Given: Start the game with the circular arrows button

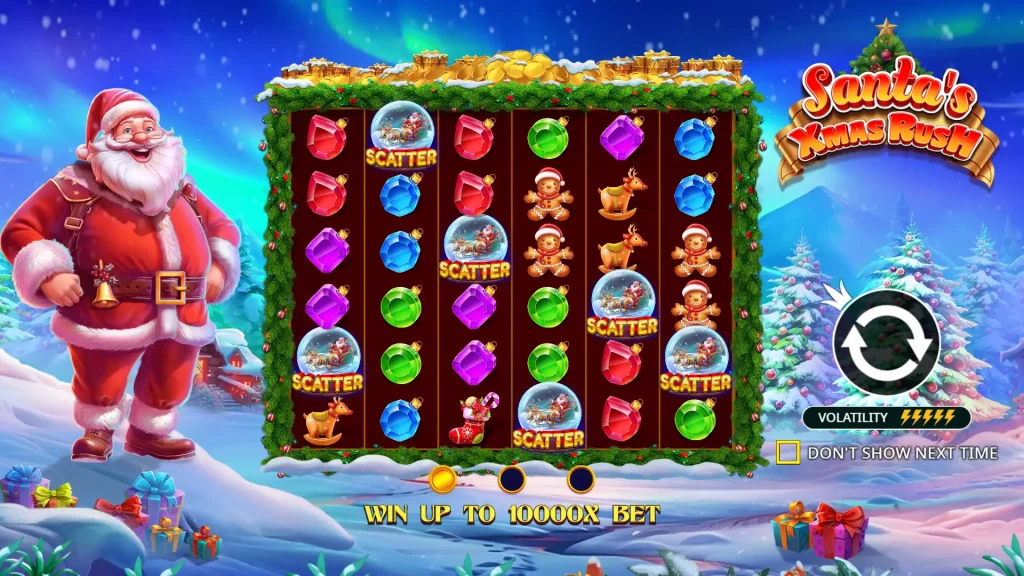Looking at the screenshot, I should [886, 342].
